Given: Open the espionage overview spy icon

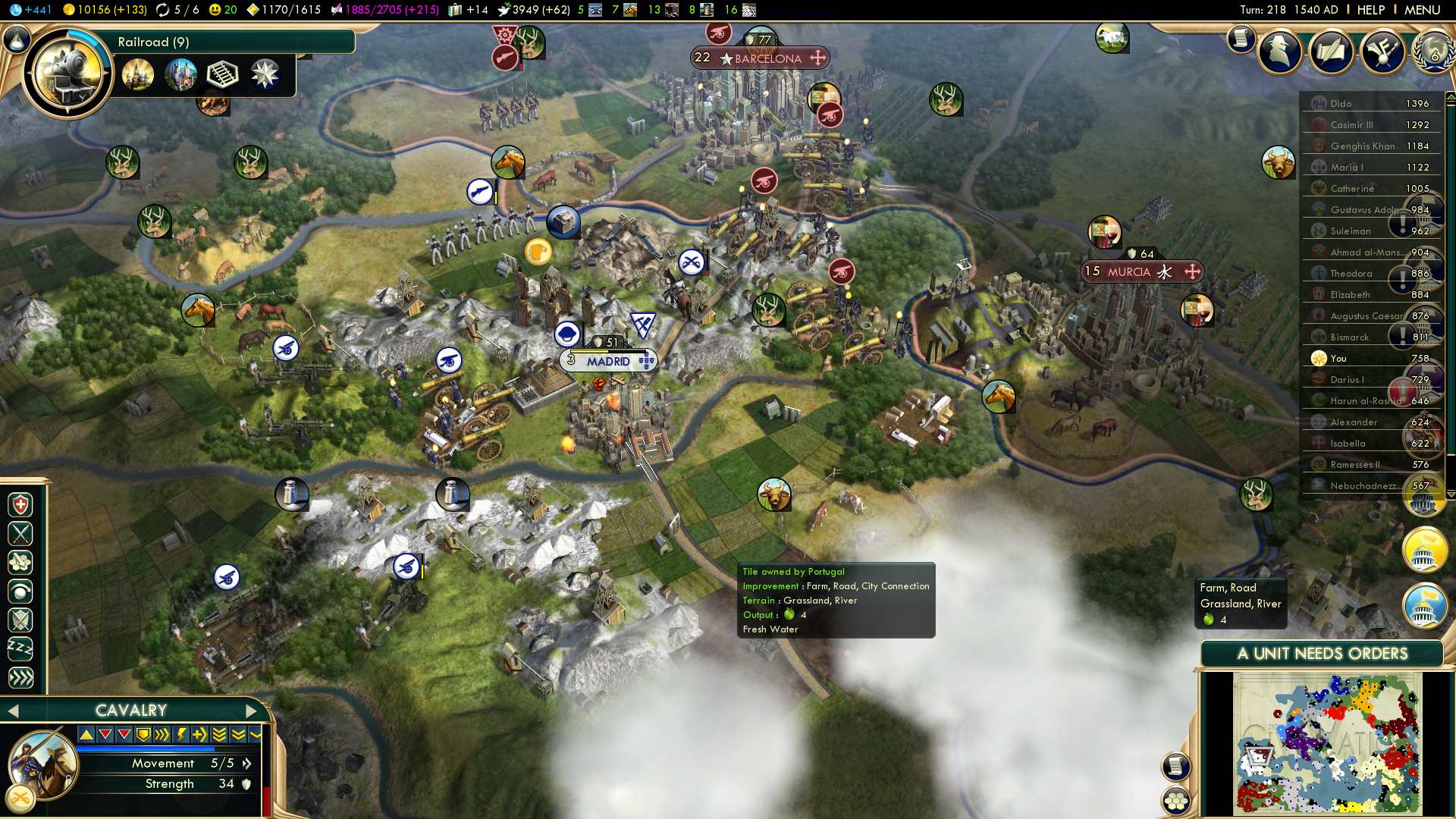Looking at the screenshot, I should pos(1280,52).
